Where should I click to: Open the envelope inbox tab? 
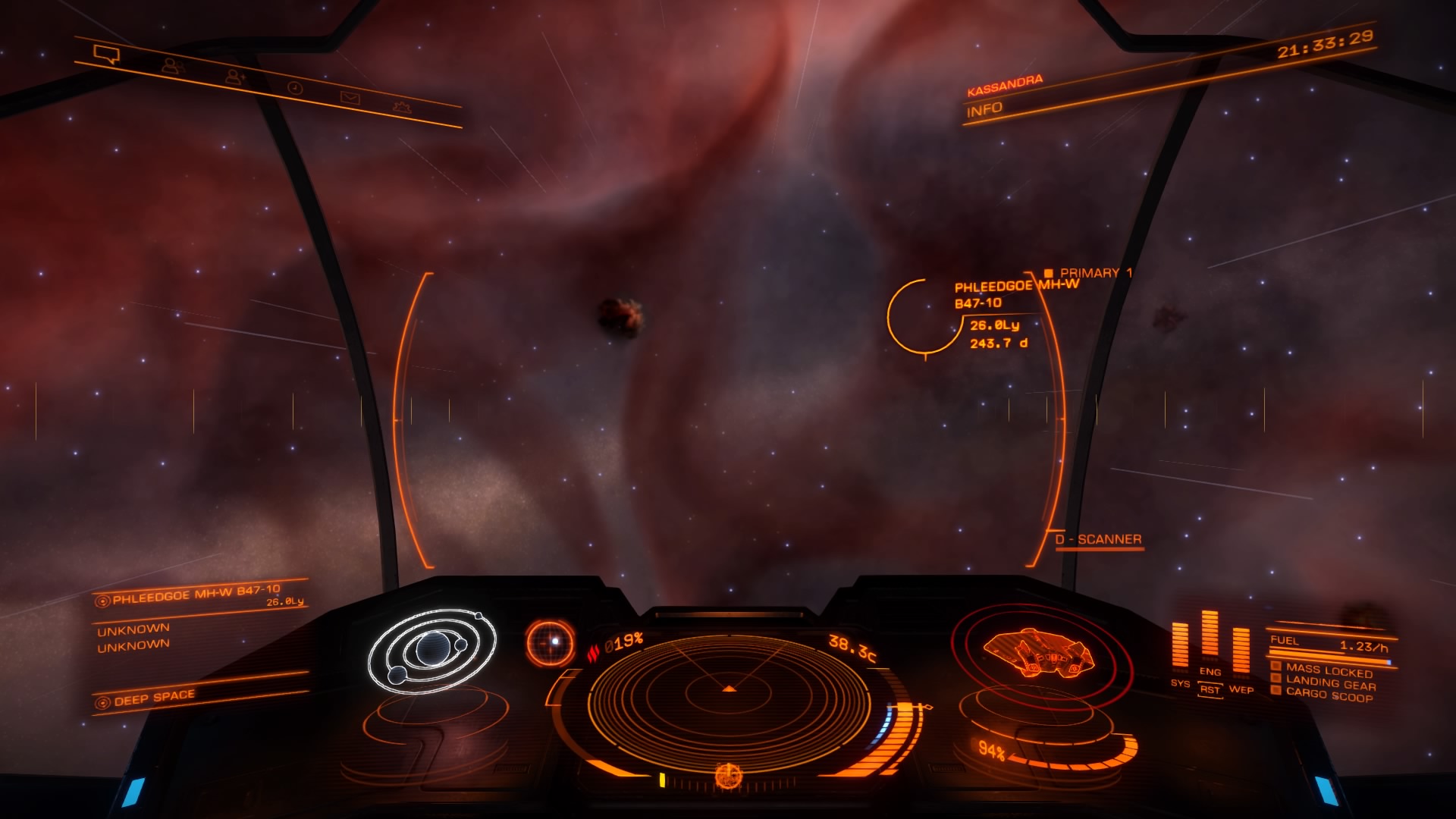pos(350,97)
